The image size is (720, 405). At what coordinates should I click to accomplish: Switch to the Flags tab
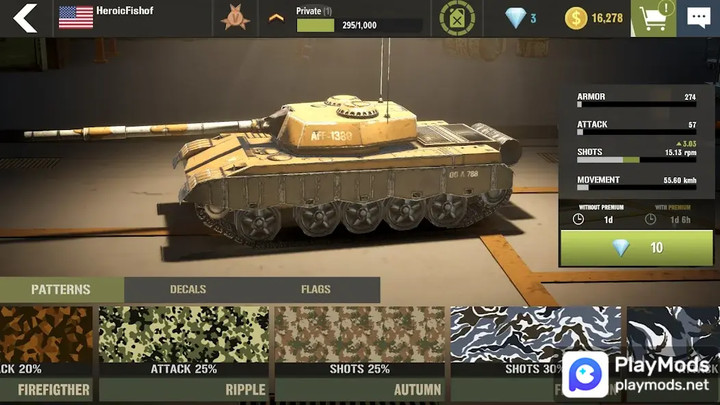315,290
